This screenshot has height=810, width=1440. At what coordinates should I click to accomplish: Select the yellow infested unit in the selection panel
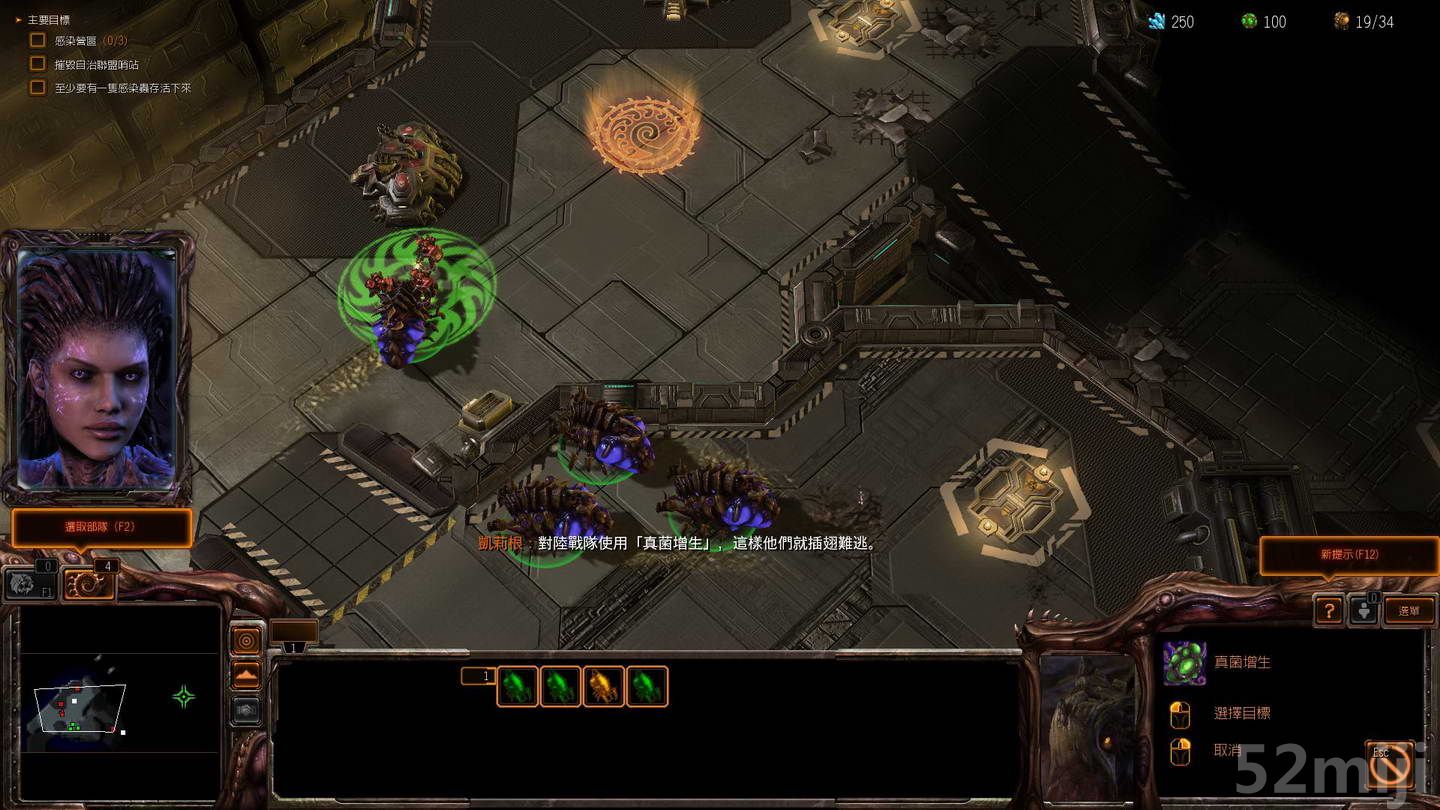click(604, 685)
